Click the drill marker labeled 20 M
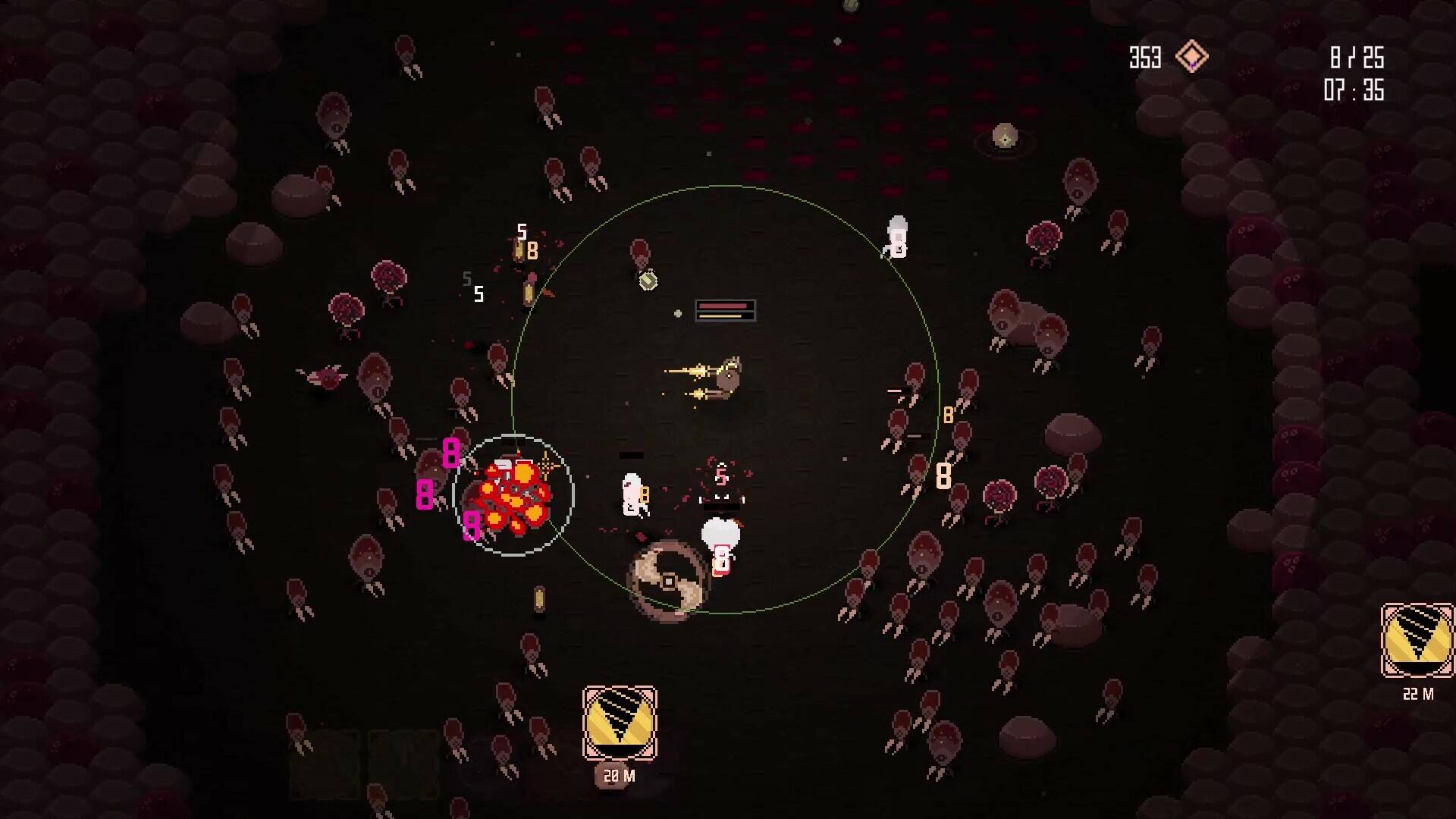This screenshot has width=1456, height=819. [620, 723]
